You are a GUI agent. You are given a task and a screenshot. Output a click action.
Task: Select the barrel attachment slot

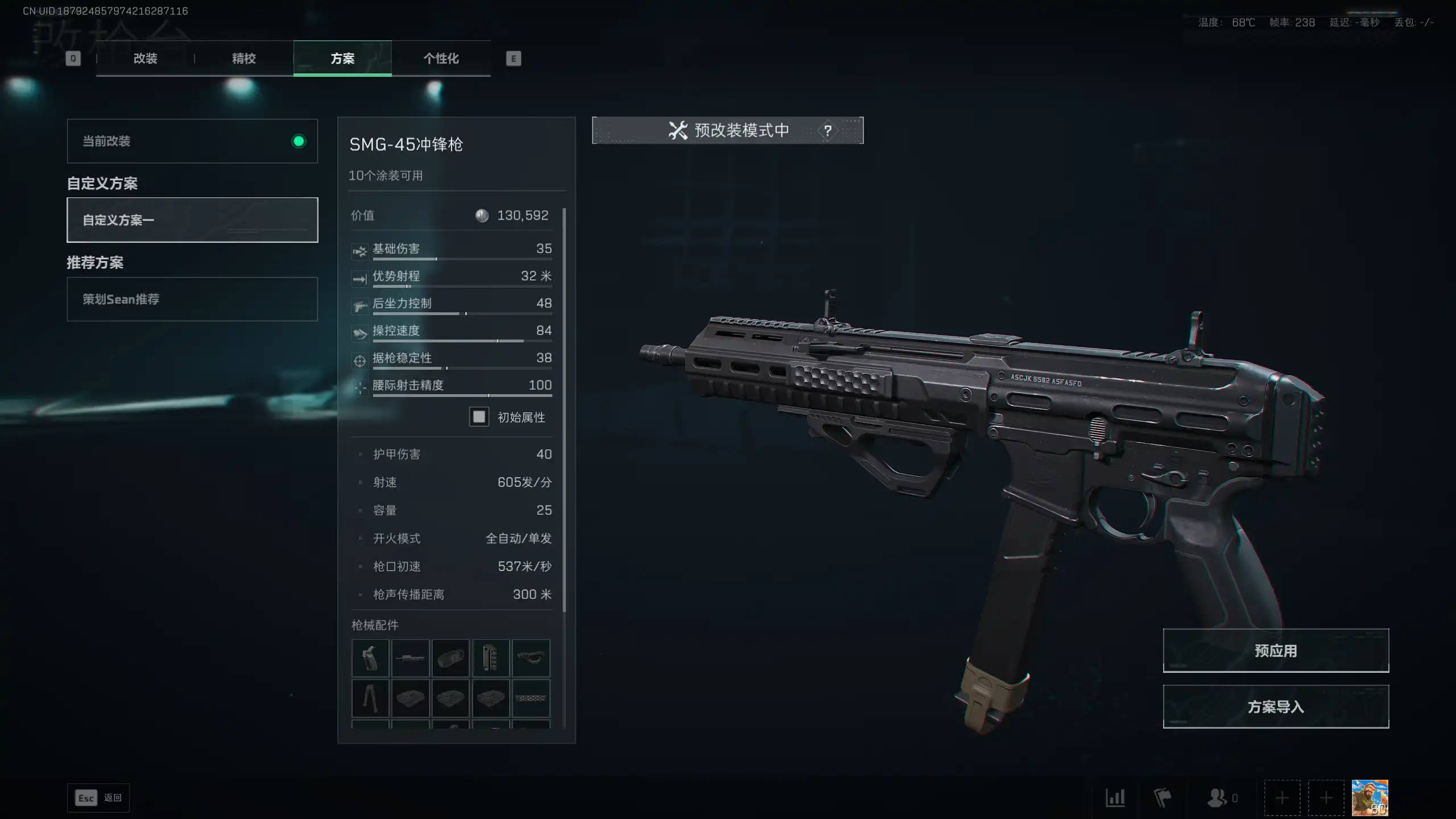pos(410,658)
